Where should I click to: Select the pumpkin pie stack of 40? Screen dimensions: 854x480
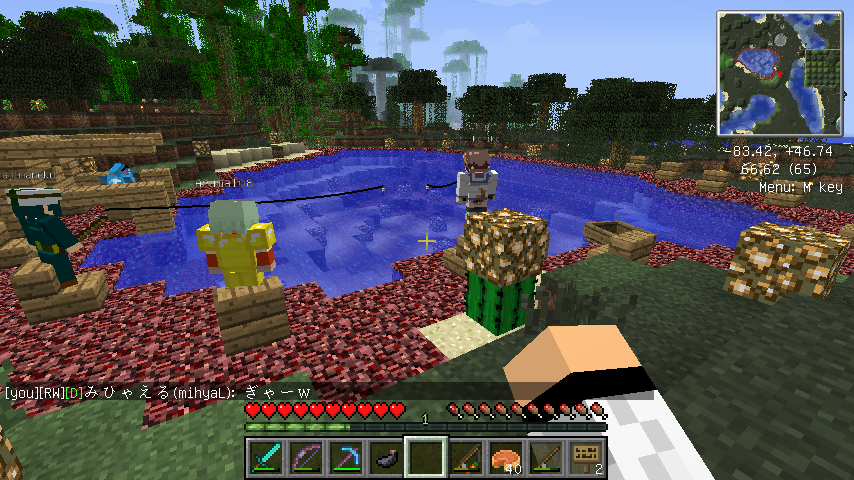coord(505,457)
